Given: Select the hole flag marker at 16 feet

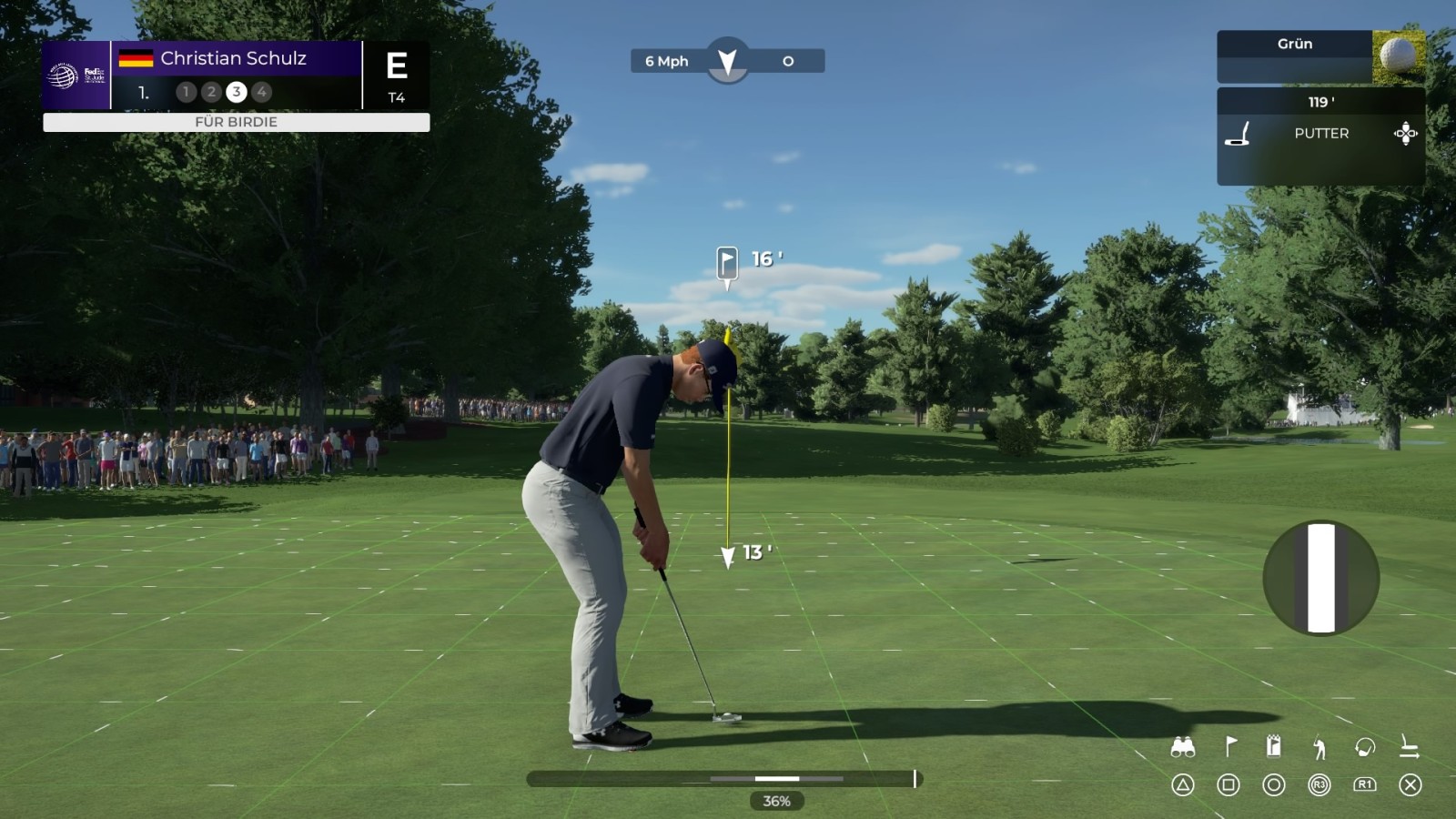Looking at the screenshot, I should [x=727, y=263].
